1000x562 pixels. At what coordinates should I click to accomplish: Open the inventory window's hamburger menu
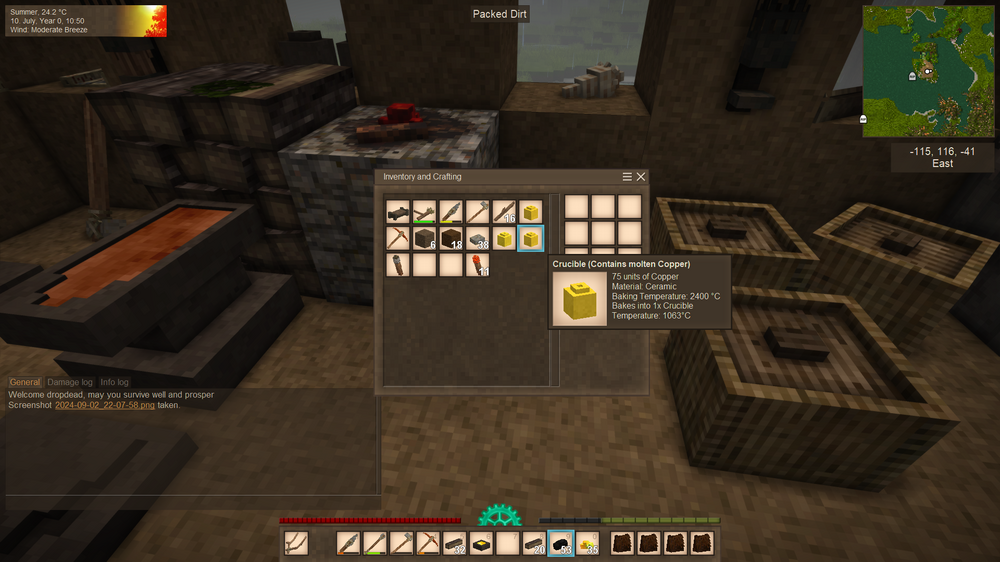[627, 177]
